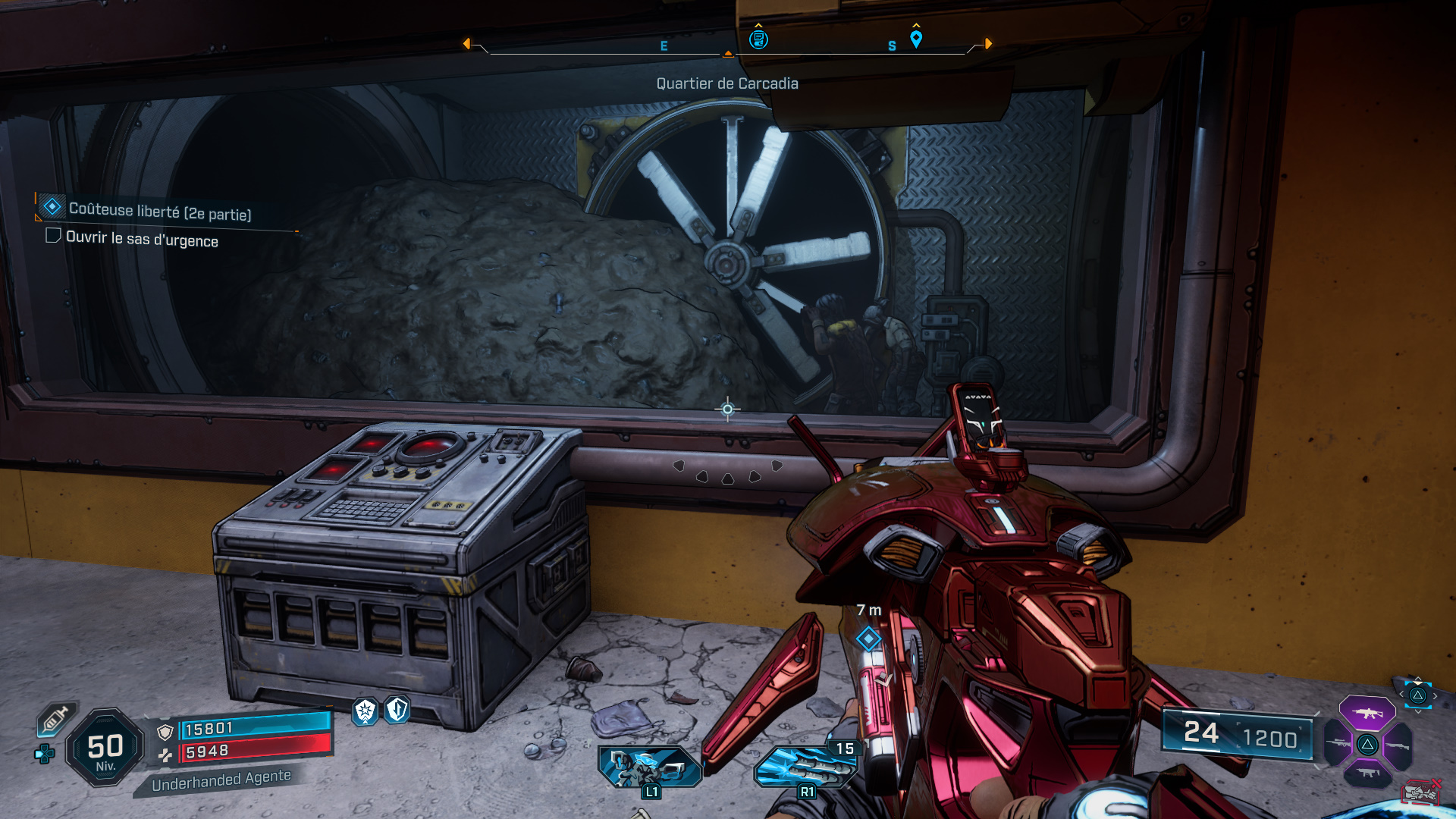
Task: Switch to the SMG weapon slot
Action: pos(1367,773)
